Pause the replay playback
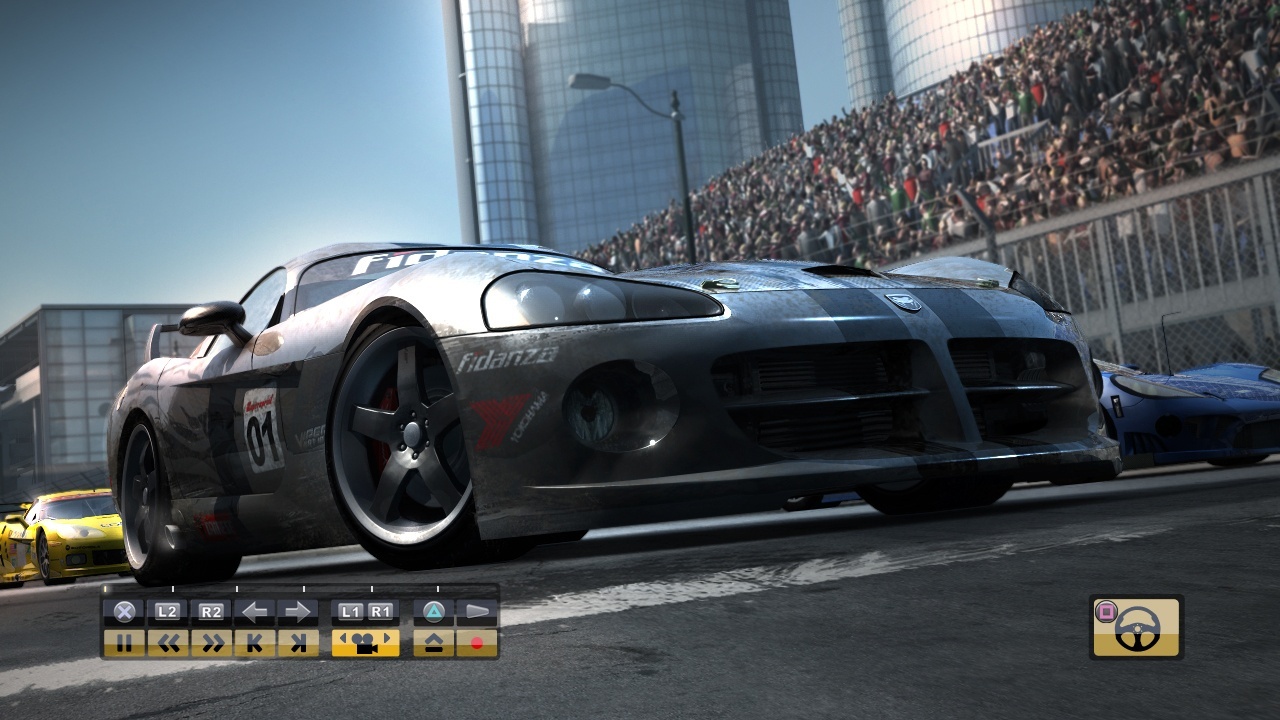This screenshot has width=1280, height=720. 125,643
